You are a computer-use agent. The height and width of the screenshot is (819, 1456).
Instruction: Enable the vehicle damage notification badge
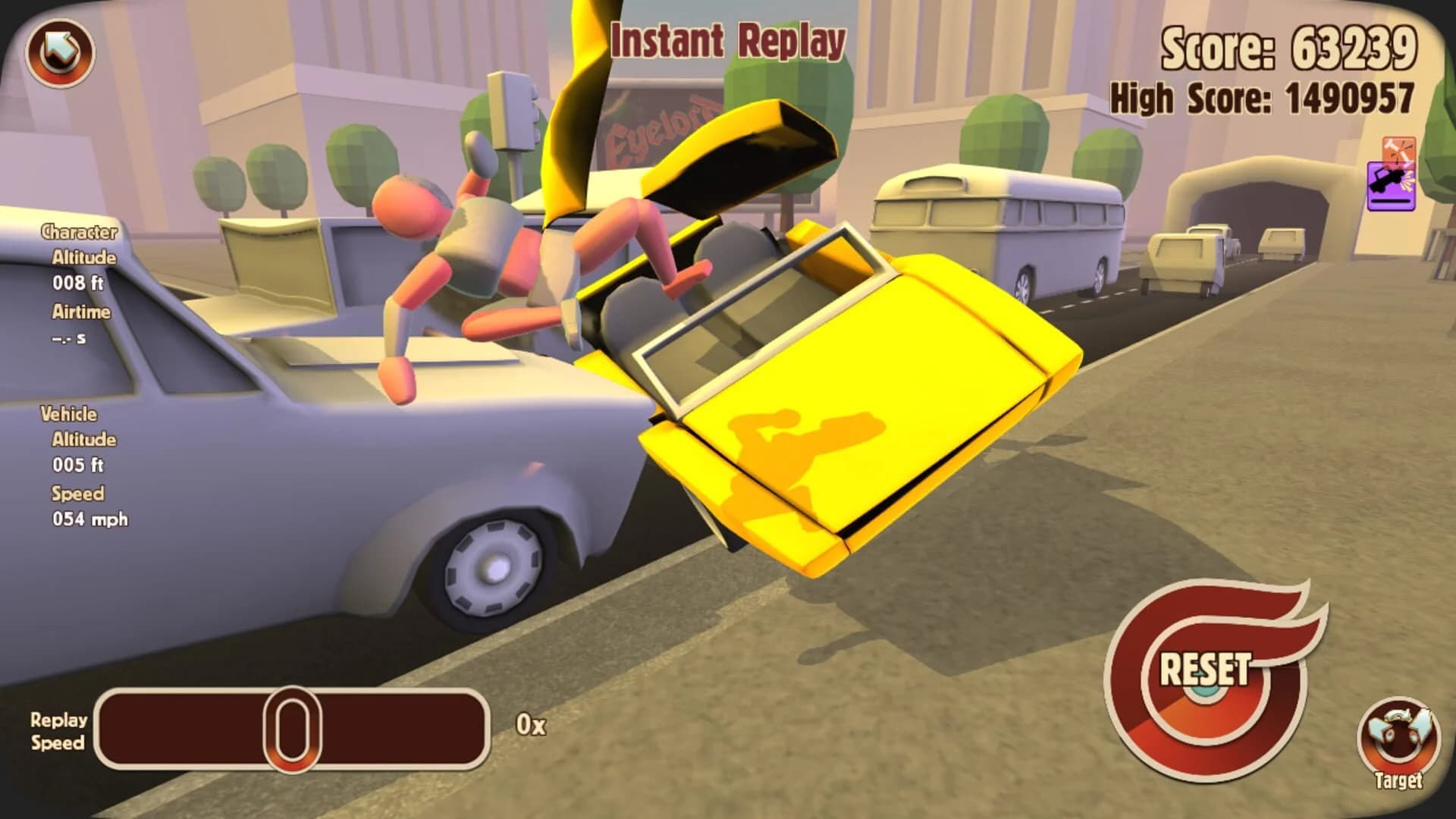click(1392, 186)
